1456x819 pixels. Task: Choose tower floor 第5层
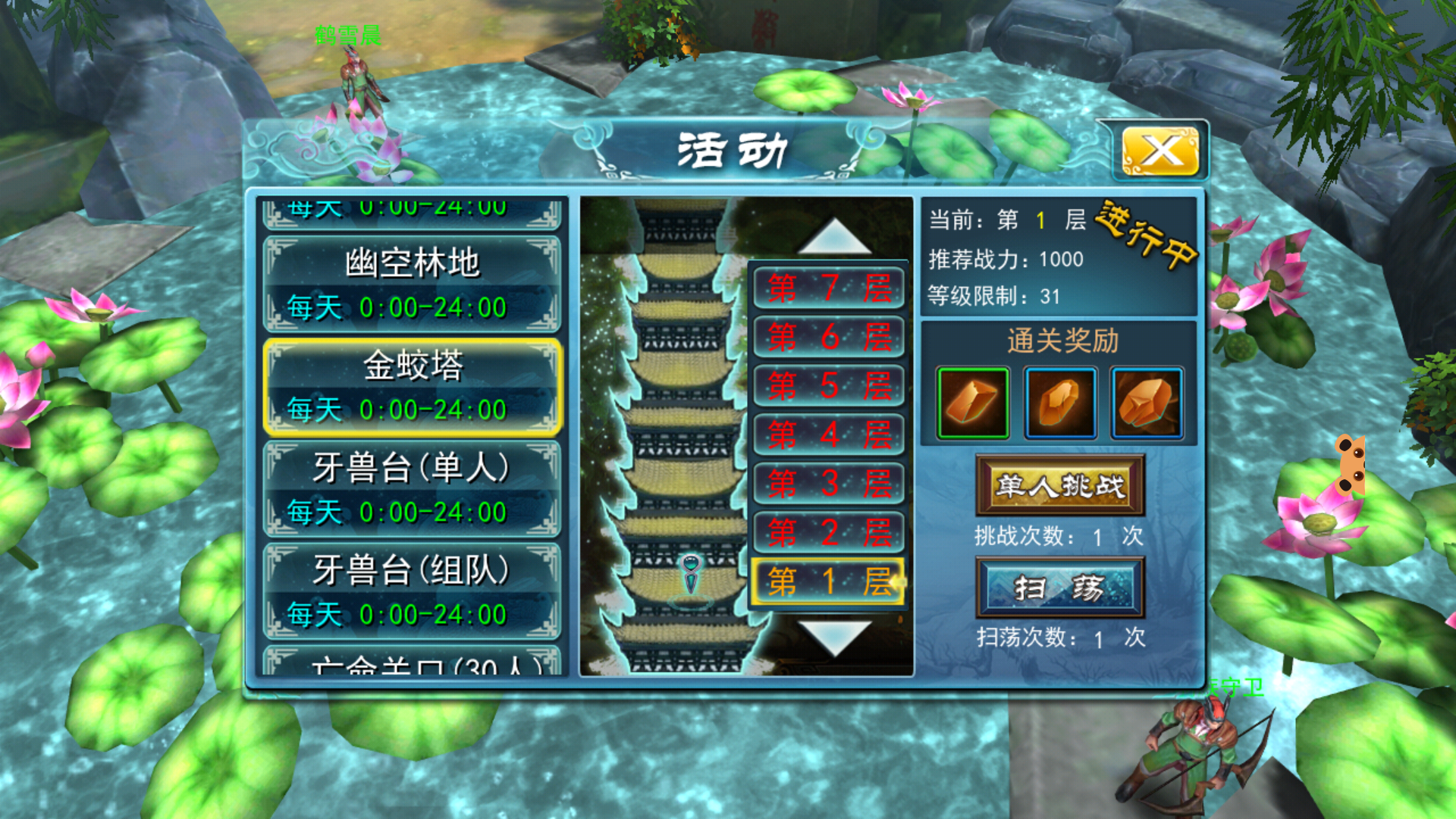click(x=829, y=386)
